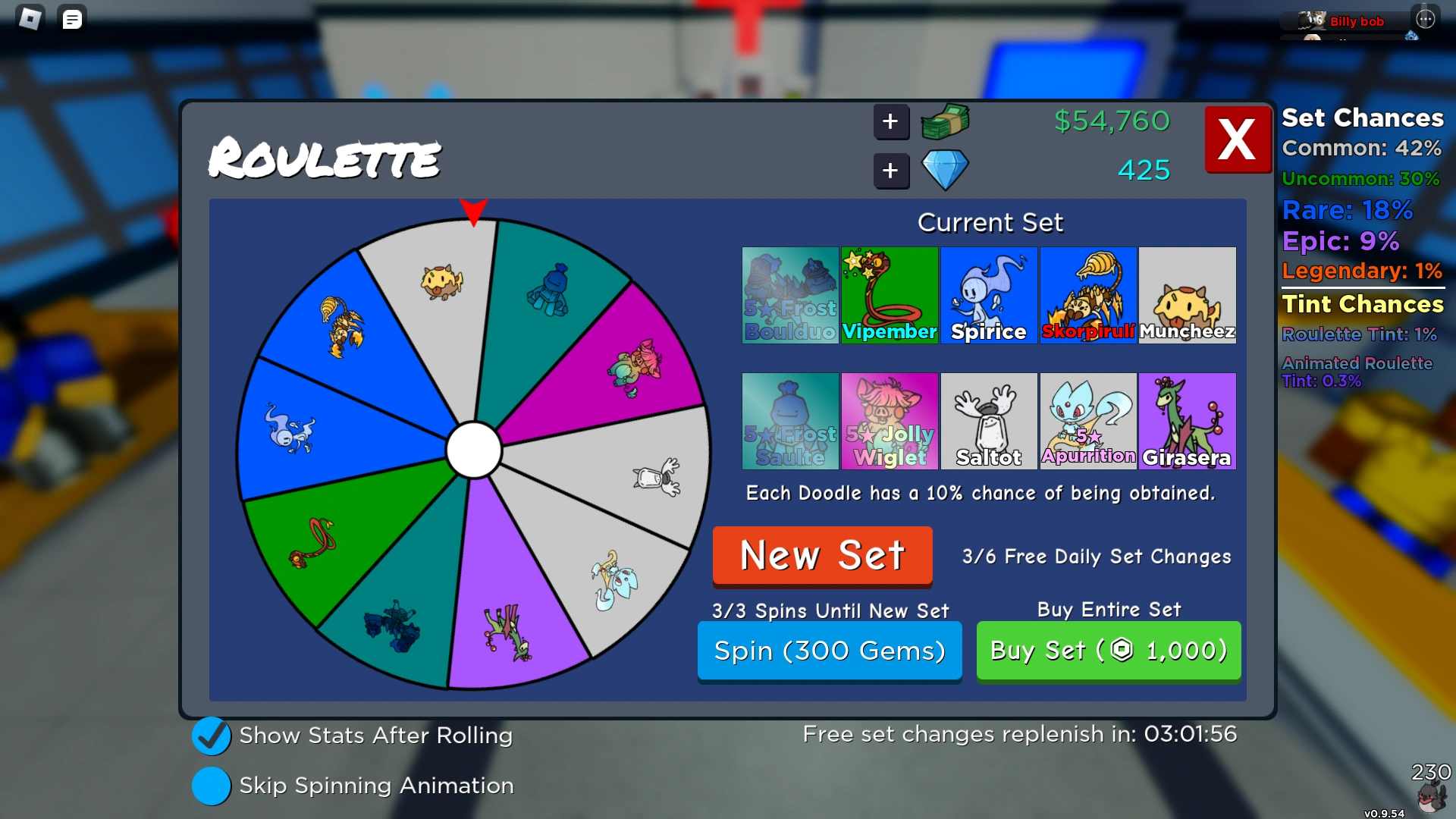Viewport: 1456px width, 819px height.
Task: Enable Skip Spinning Animation
Action: 212,786
